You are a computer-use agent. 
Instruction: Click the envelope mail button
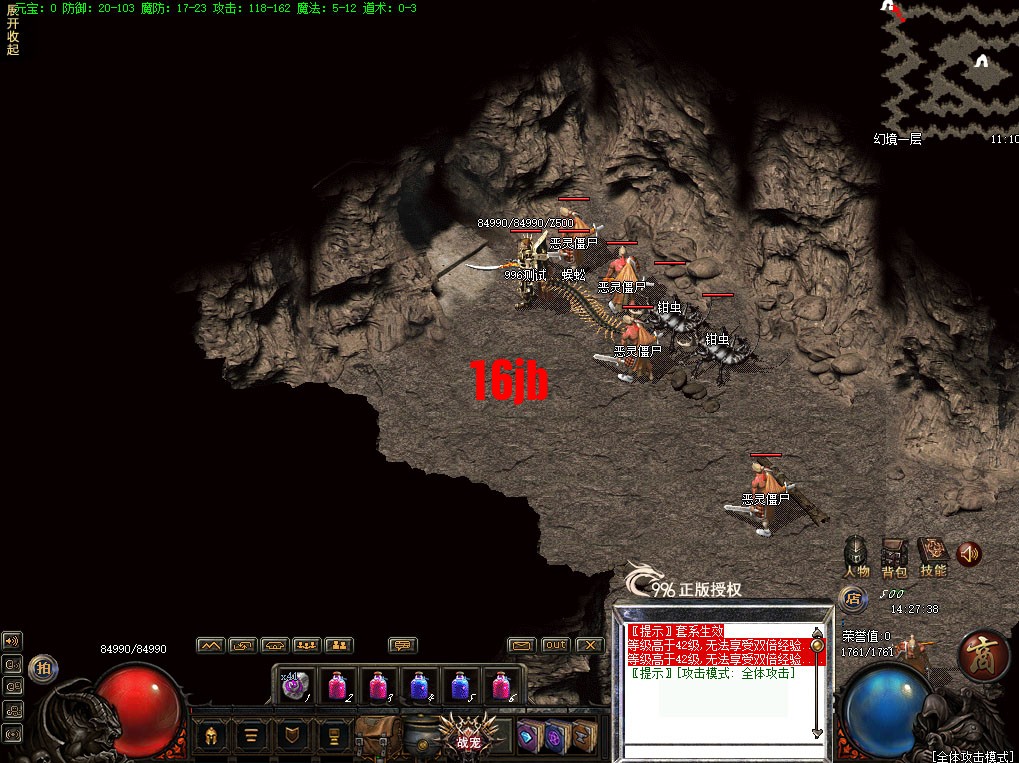click(x=521, y=645)
